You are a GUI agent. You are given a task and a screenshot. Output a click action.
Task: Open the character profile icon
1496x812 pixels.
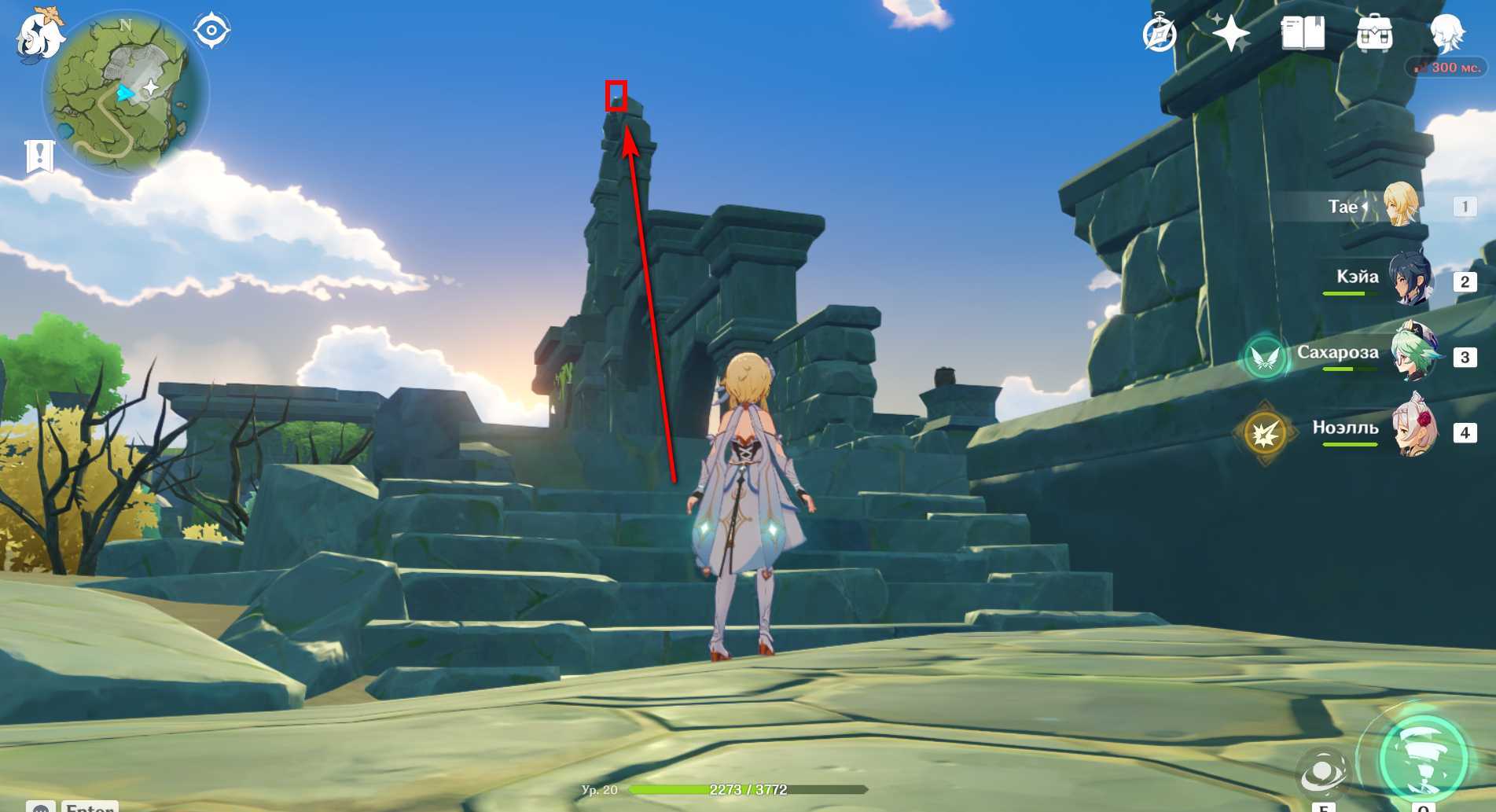tap(1446, 34)
